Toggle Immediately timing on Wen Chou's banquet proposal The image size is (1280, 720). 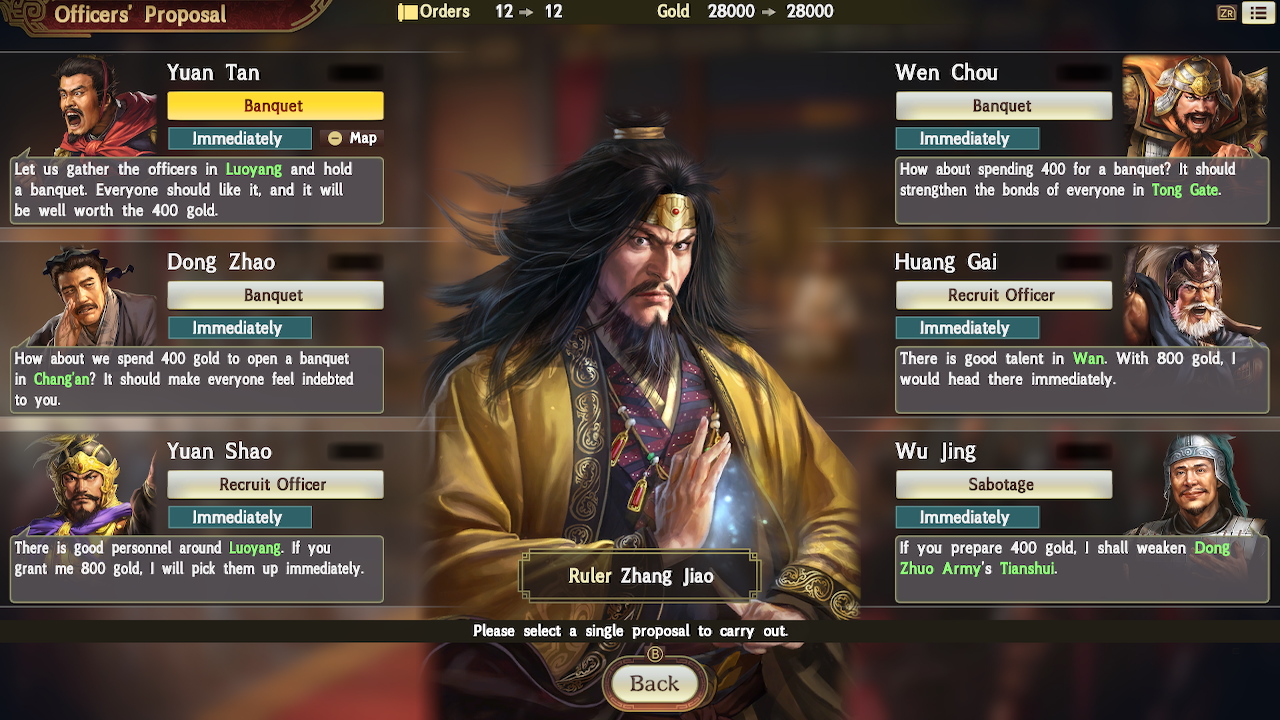(967, 137)
